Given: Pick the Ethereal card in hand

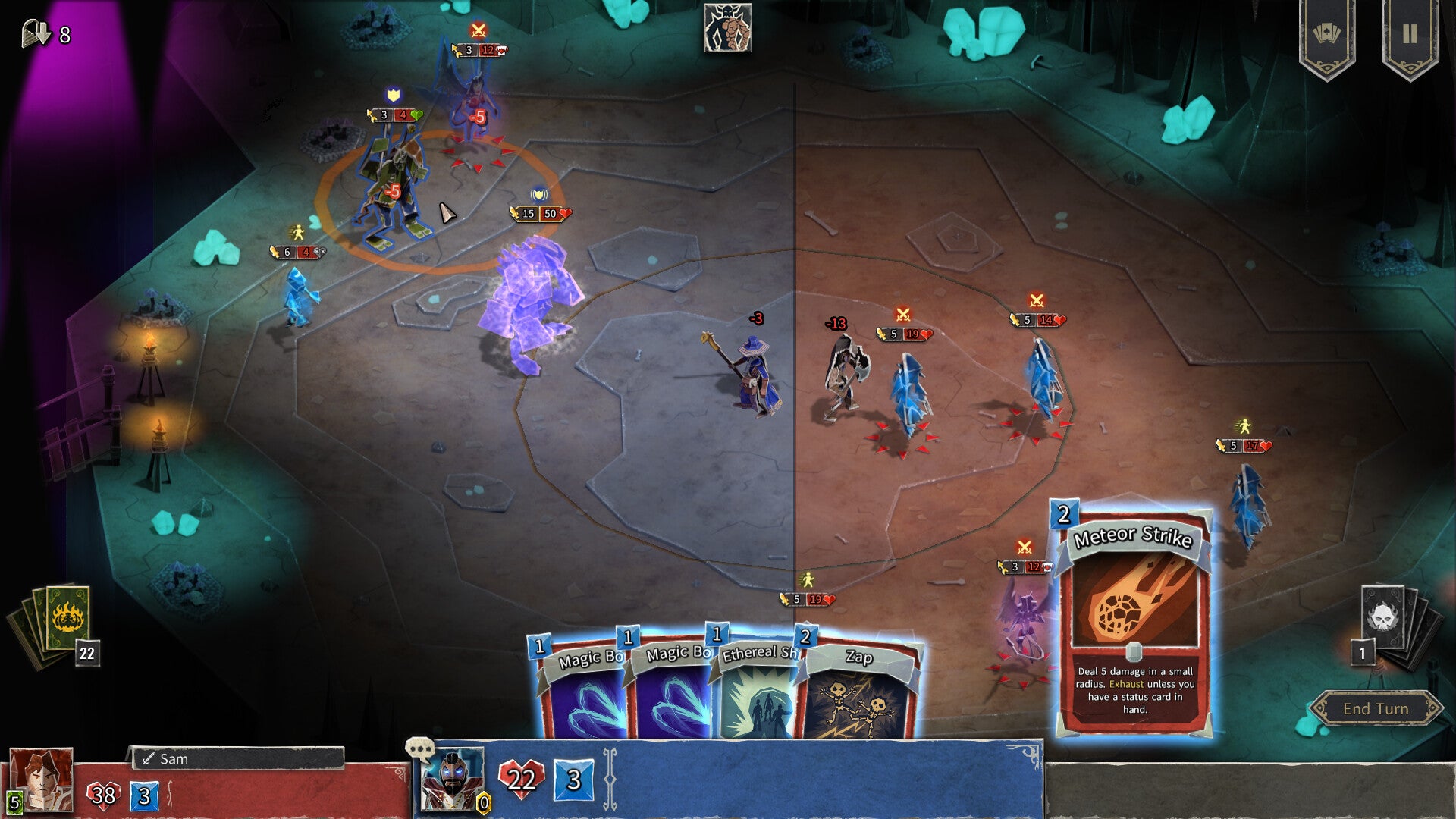Looking at the screenshot, I should 755,690.
